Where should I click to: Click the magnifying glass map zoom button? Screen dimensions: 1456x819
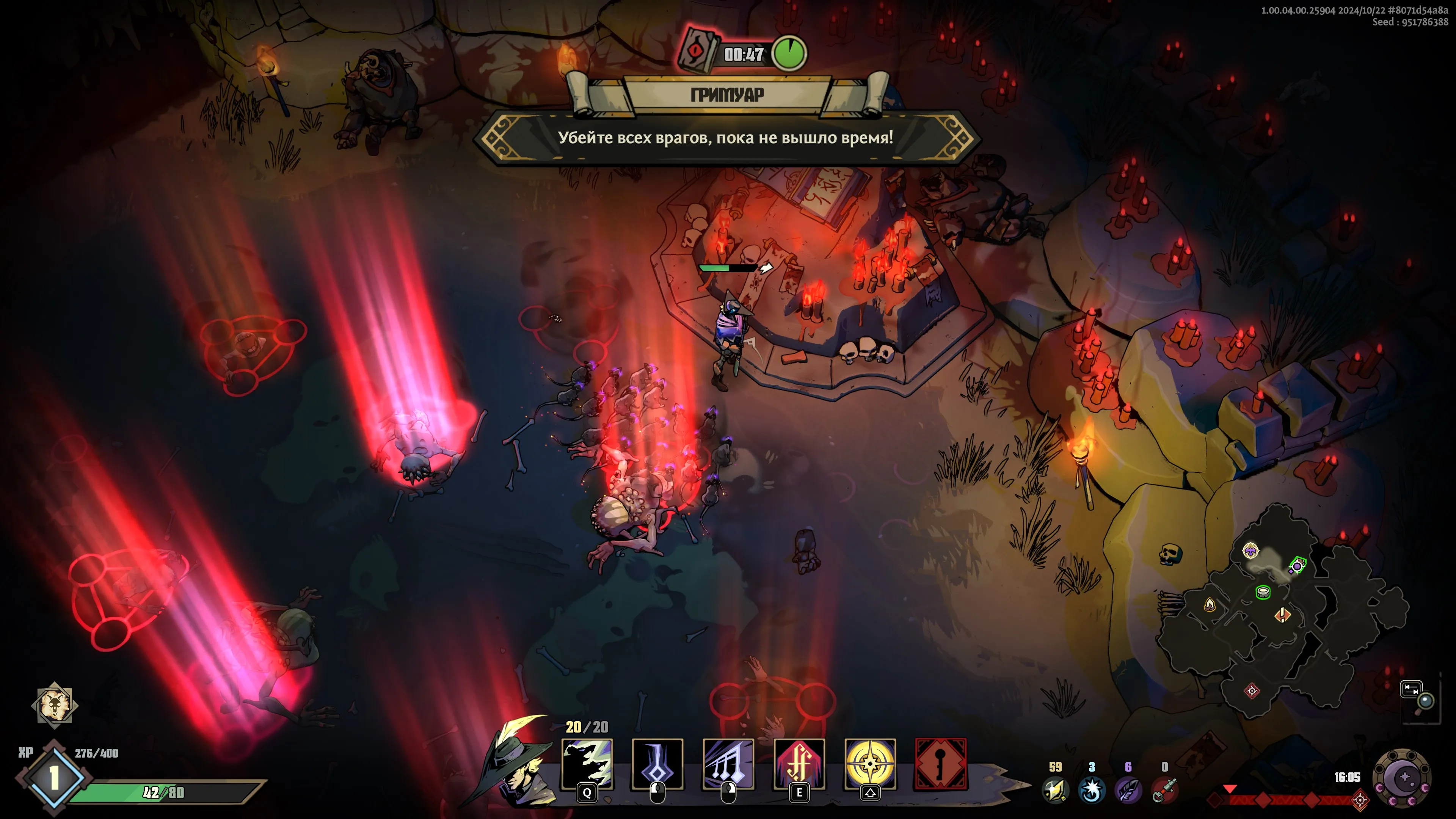(x=1425, y=701)
